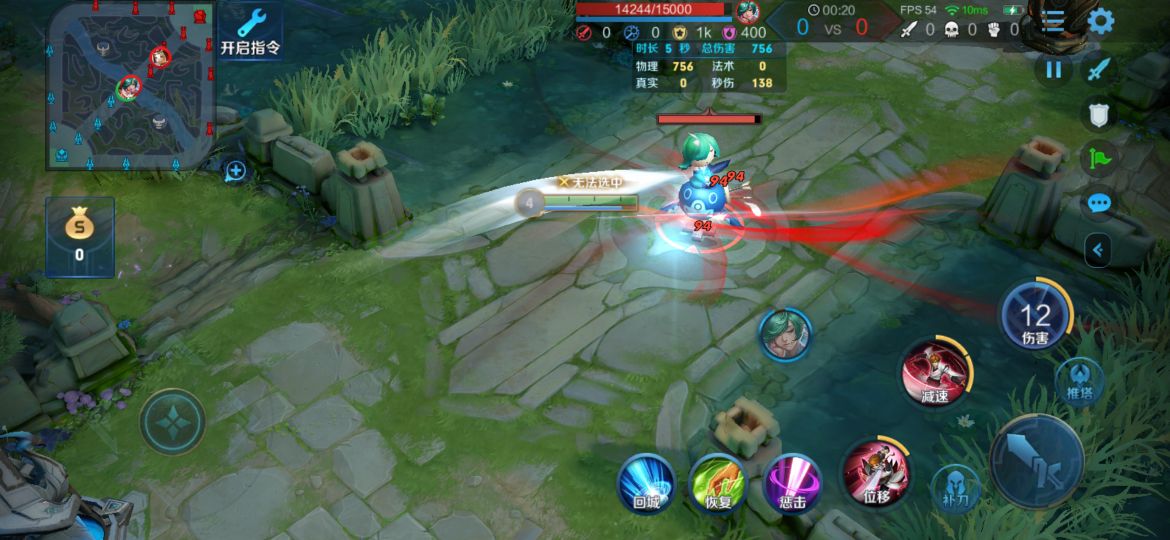The image size is (1170, 540).
Task: Tap the 补刀 last-hit button
Action: [x=955, y=486]
